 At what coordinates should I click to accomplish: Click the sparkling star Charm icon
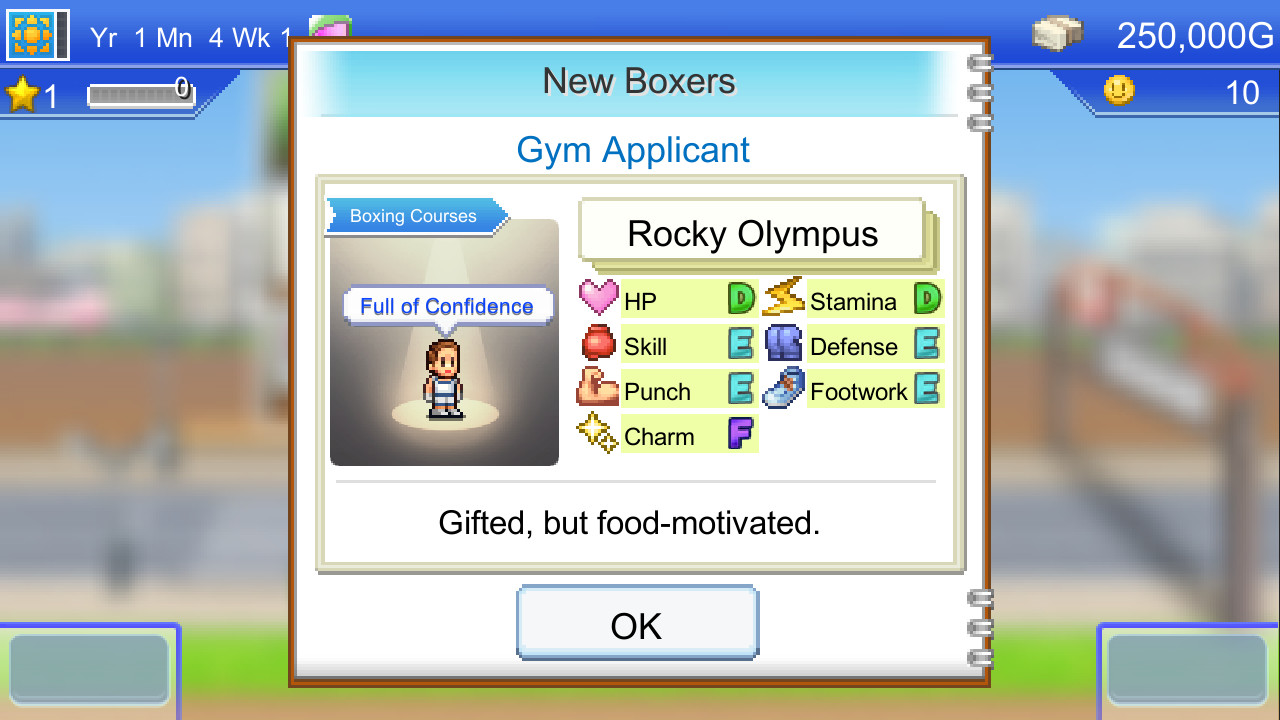point(596,432)
